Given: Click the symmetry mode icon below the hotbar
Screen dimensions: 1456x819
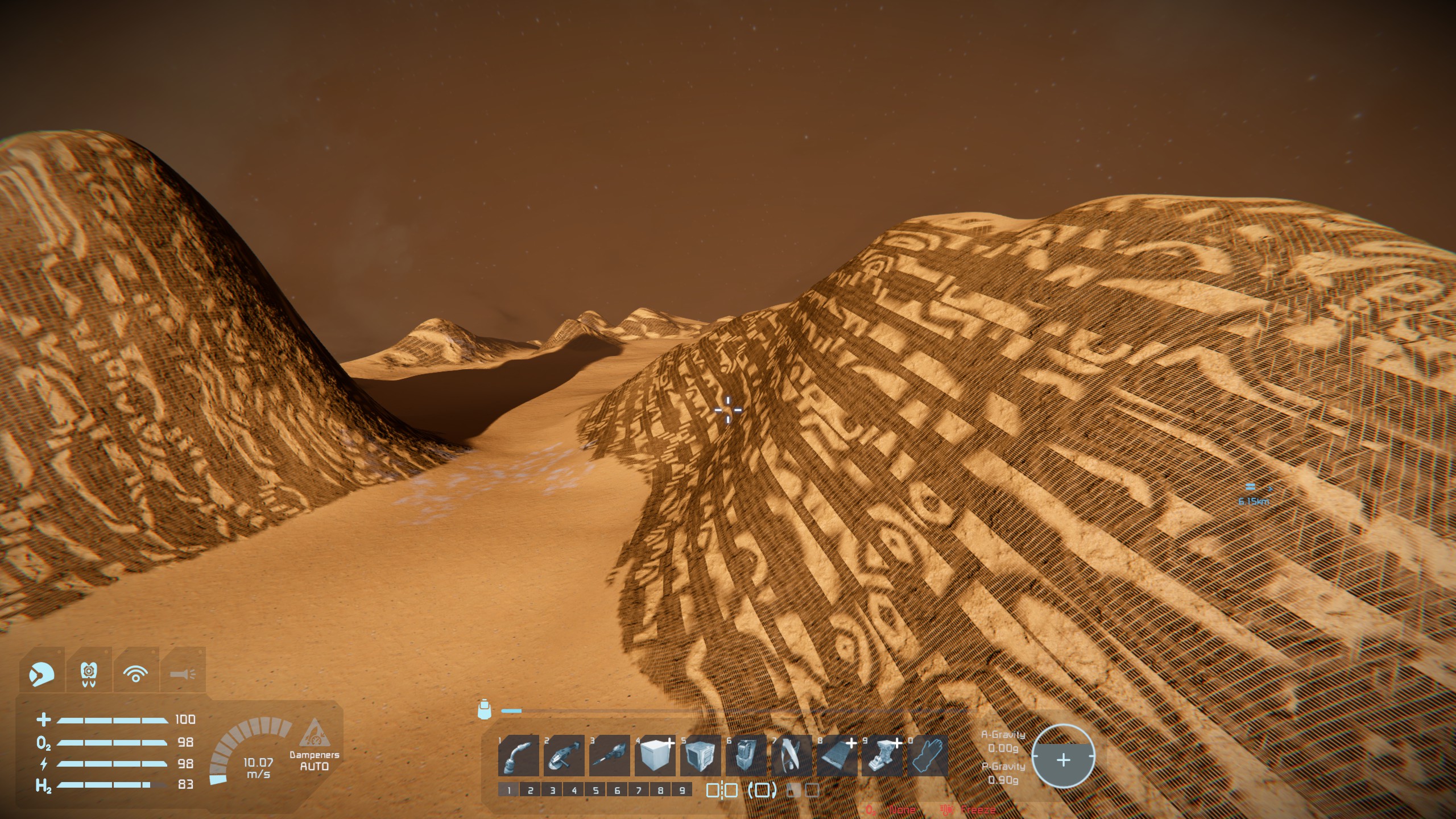Looking at the screenshot, I should [722, 790].
